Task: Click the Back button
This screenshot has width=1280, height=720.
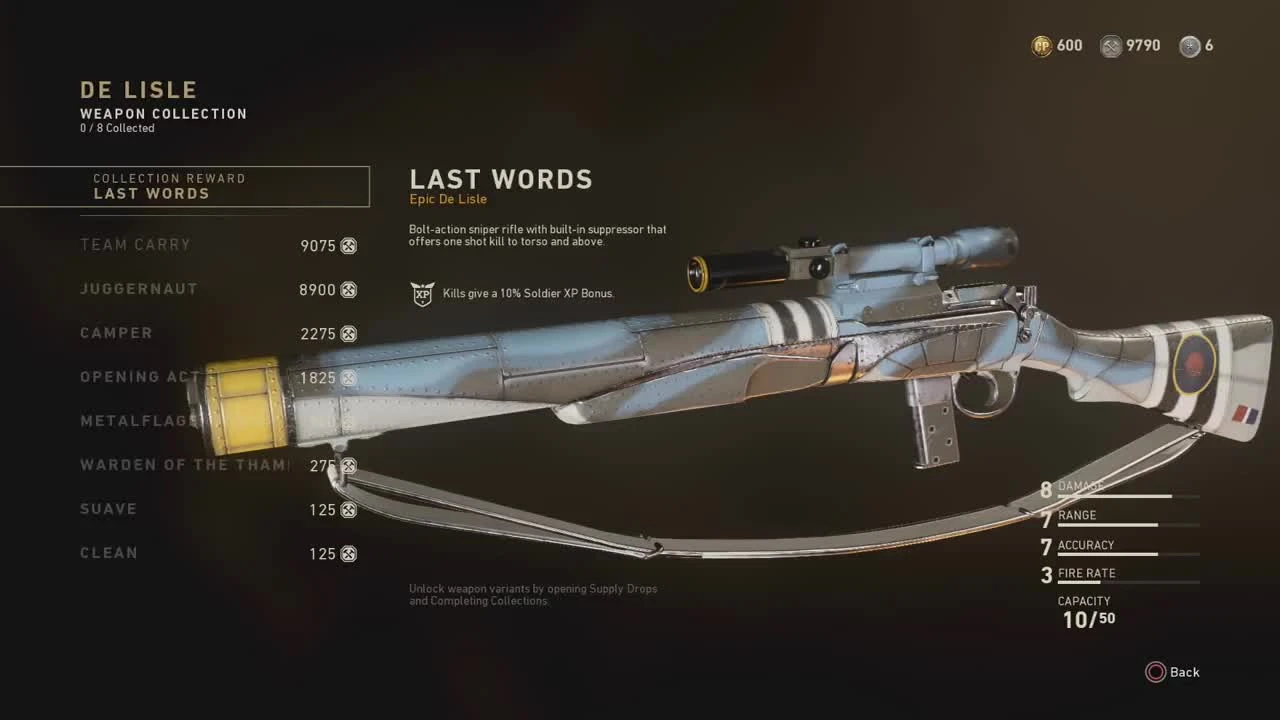Action: [1185, 672]
